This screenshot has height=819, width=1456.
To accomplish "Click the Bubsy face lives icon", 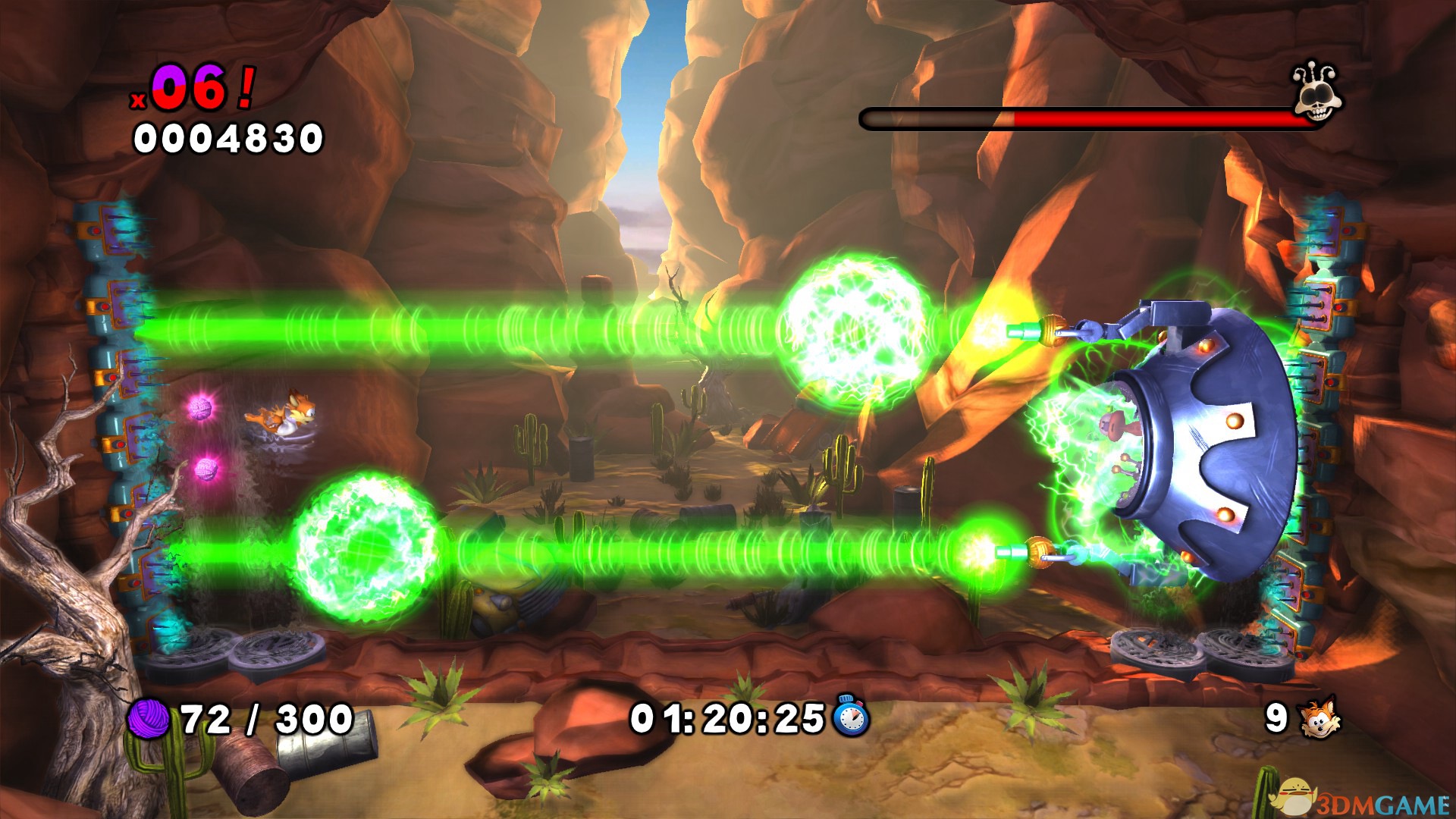I will 1319,718.
